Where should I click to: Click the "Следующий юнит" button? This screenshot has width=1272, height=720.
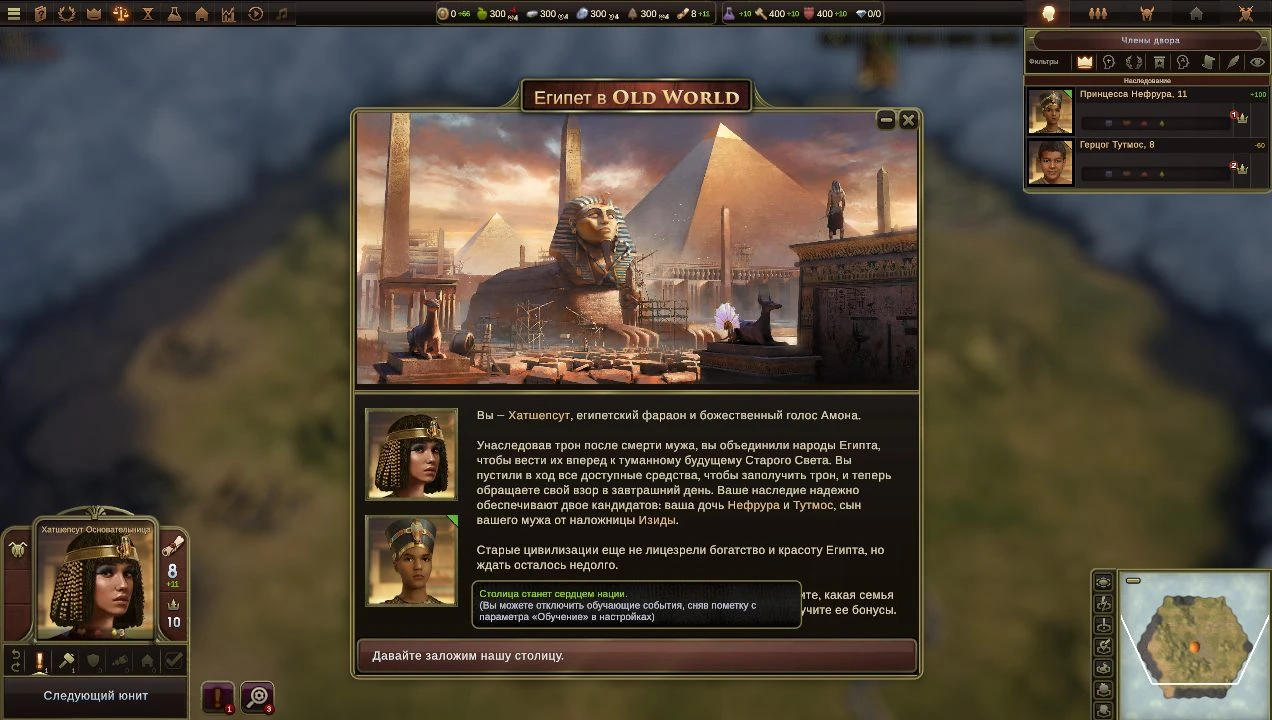coord(95,696)
